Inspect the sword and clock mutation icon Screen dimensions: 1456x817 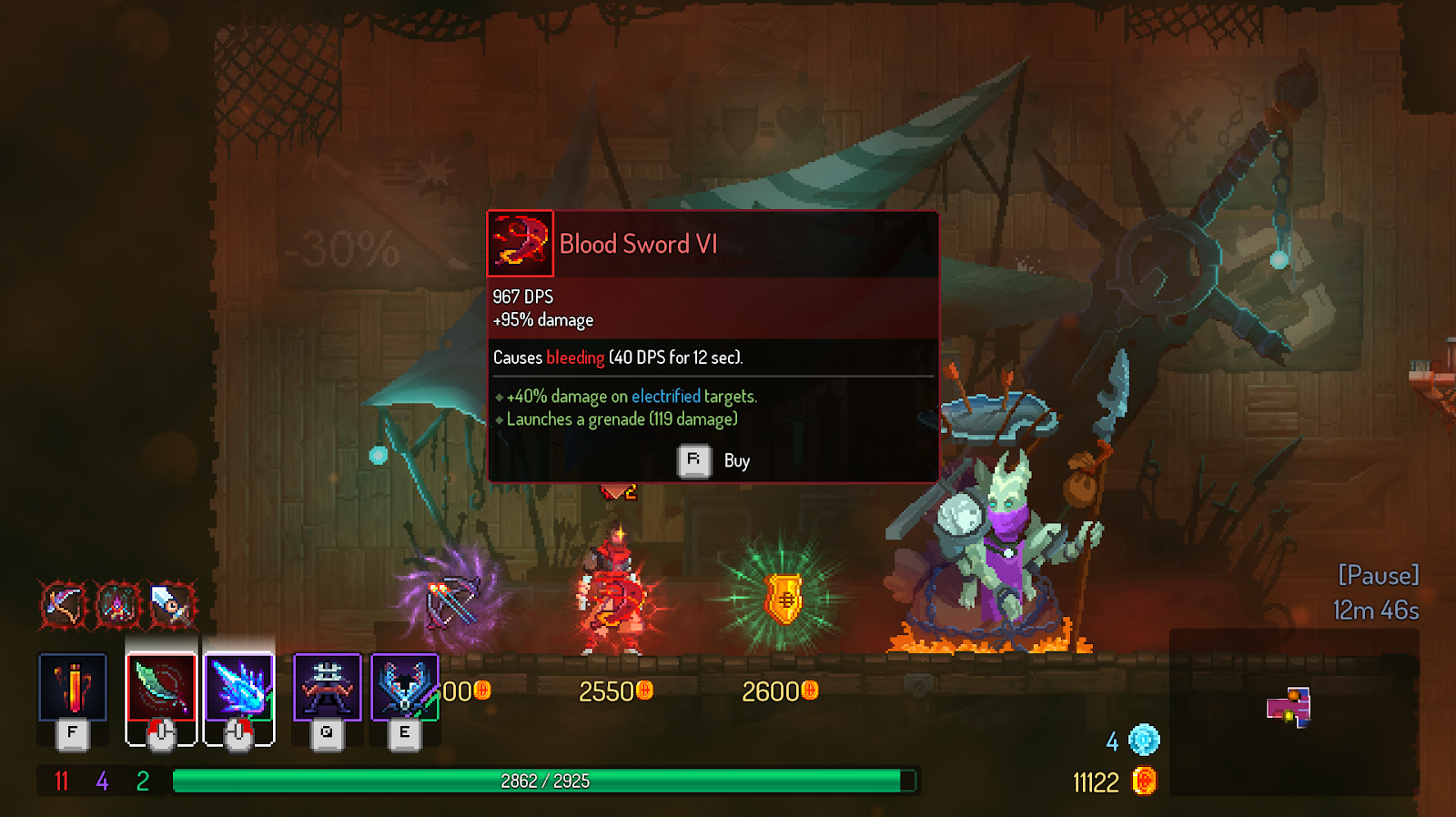pos(172,604)
